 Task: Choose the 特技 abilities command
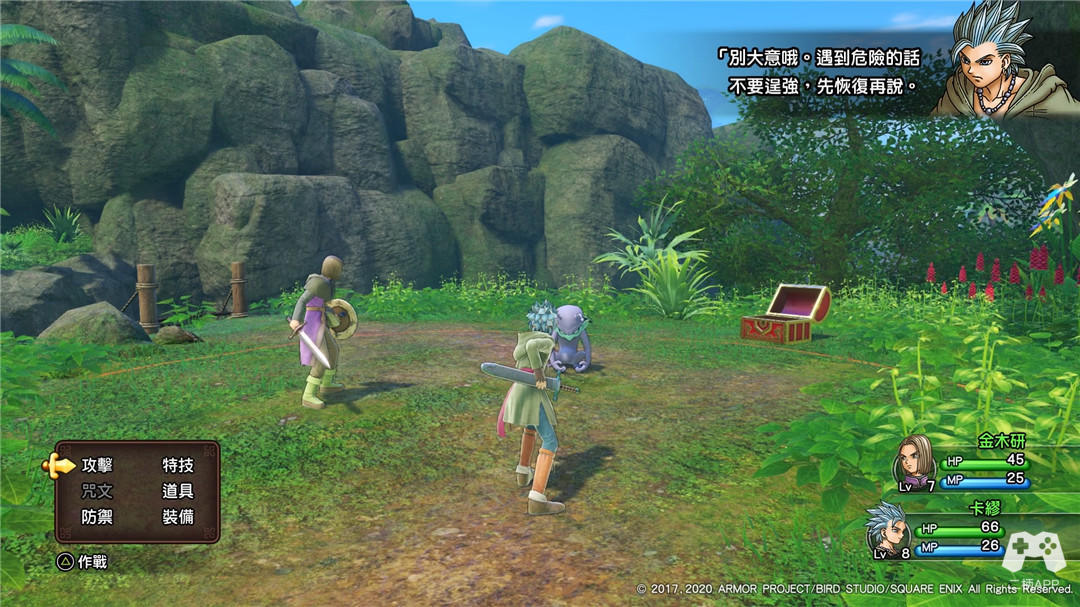tap(178, 465)
